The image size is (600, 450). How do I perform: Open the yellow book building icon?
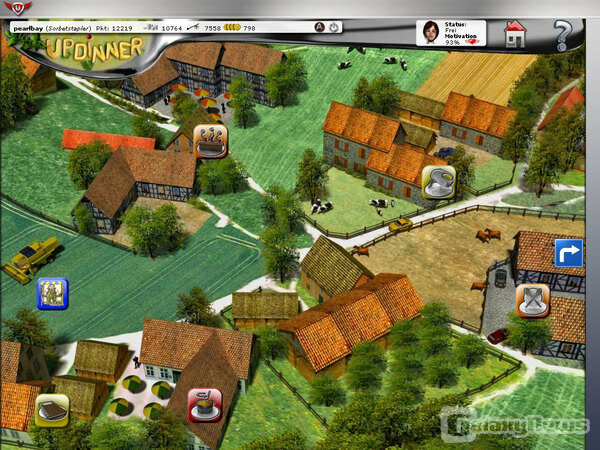[52, 410]
